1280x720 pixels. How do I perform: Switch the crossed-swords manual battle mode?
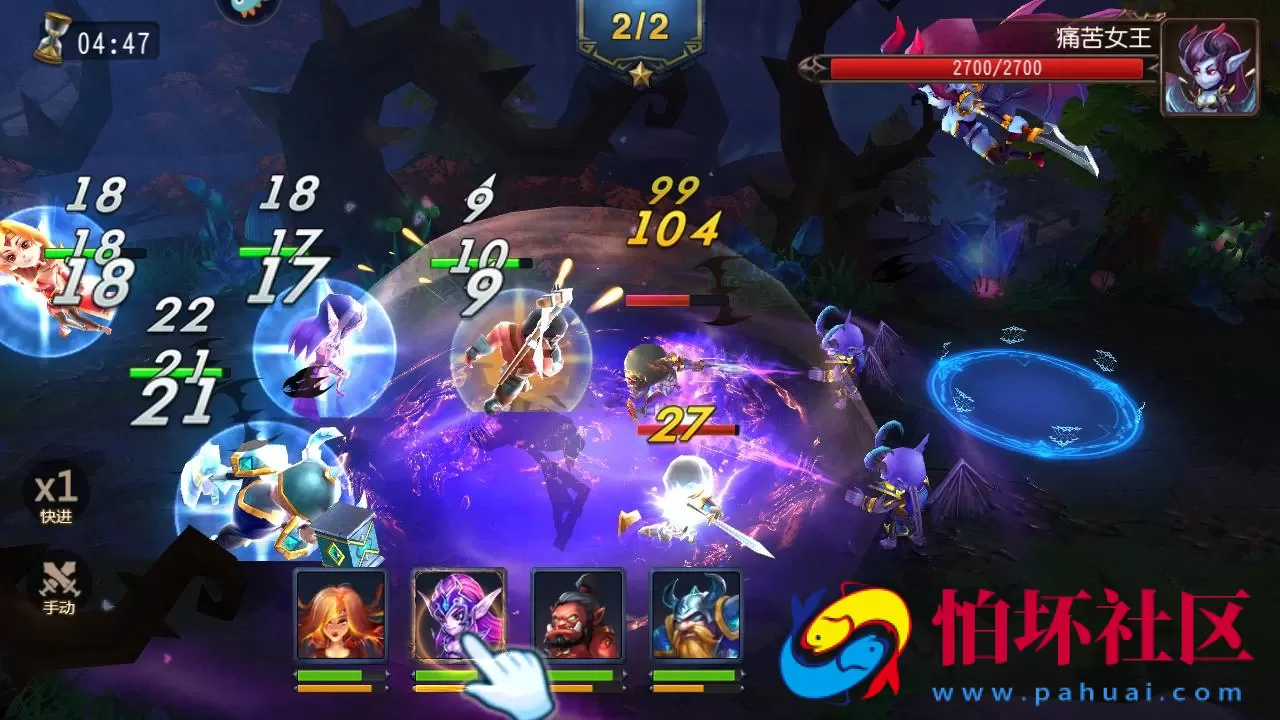(57, 585)
